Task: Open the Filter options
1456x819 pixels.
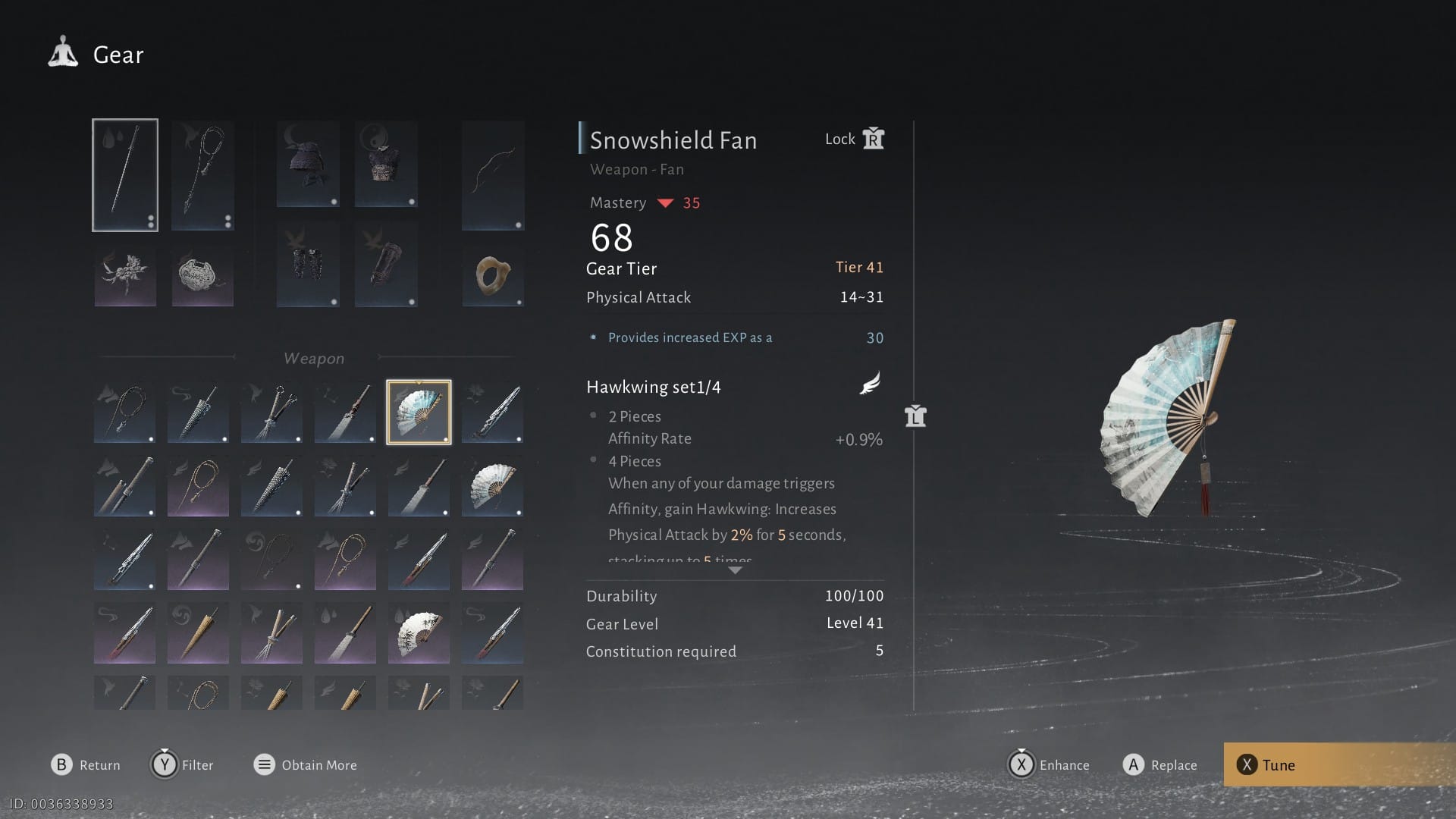Action: [183, 765]
